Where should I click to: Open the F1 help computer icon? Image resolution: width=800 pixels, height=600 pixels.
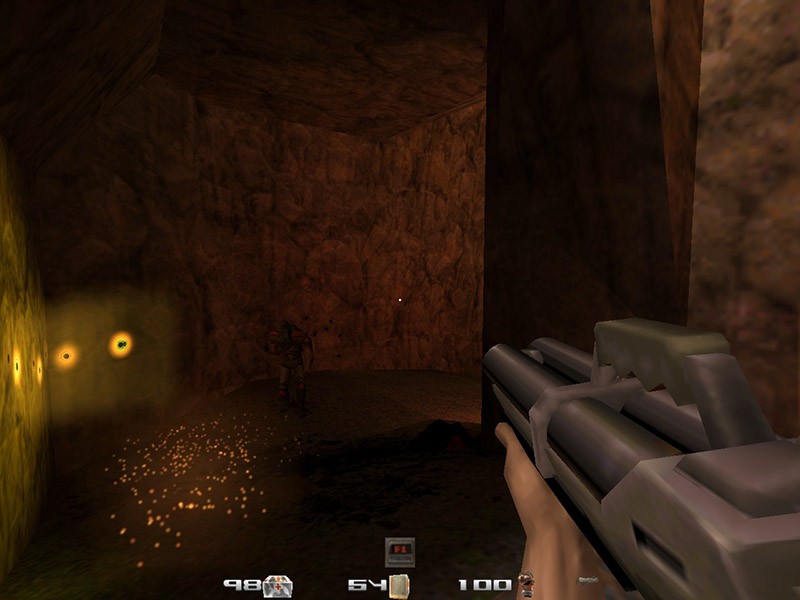400,552
